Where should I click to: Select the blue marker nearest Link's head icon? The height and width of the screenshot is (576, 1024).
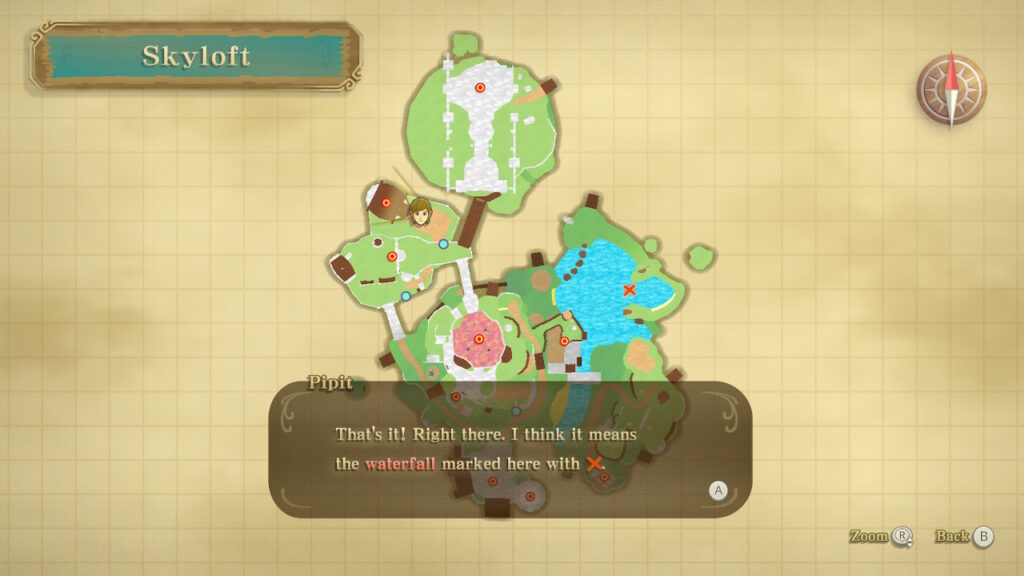(443, 244)
